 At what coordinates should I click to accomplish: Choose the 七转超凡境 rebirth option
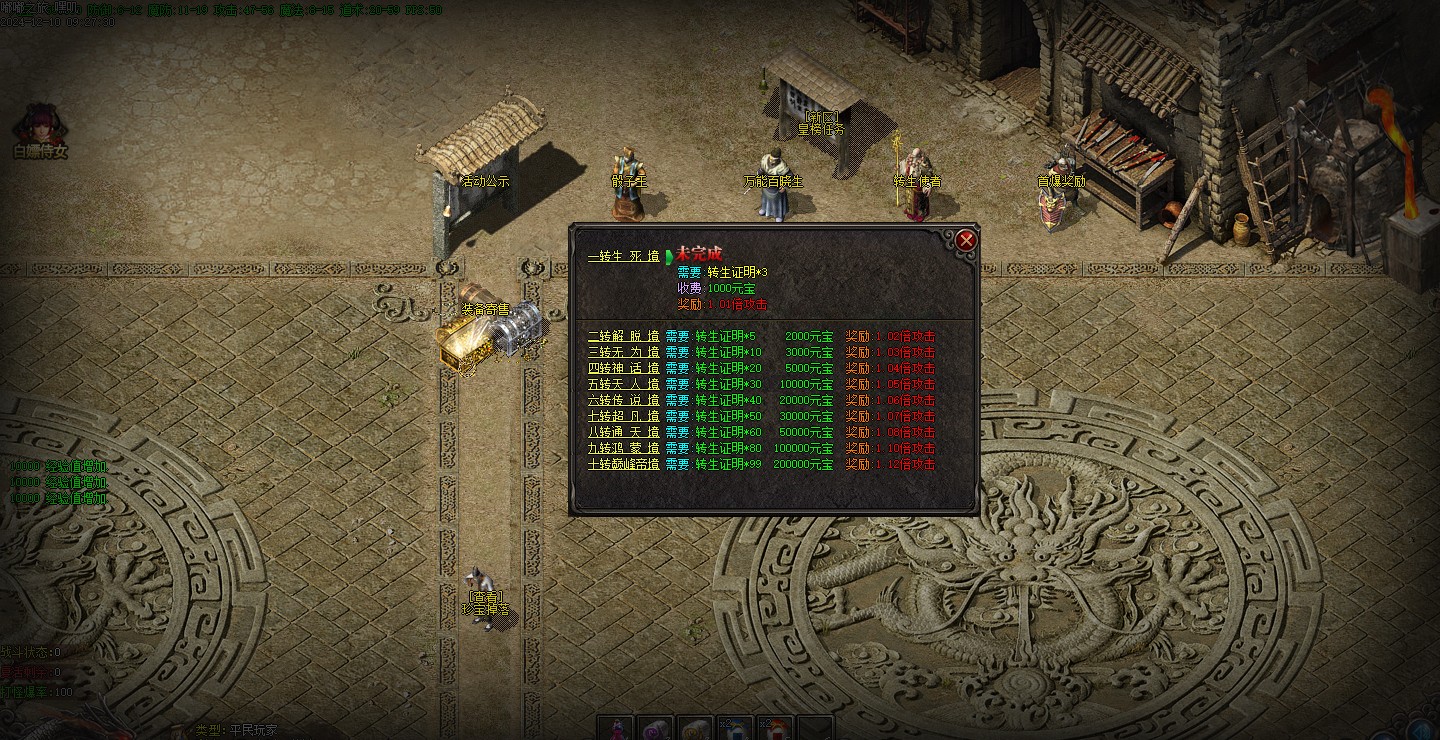click(x=623, y=416)
